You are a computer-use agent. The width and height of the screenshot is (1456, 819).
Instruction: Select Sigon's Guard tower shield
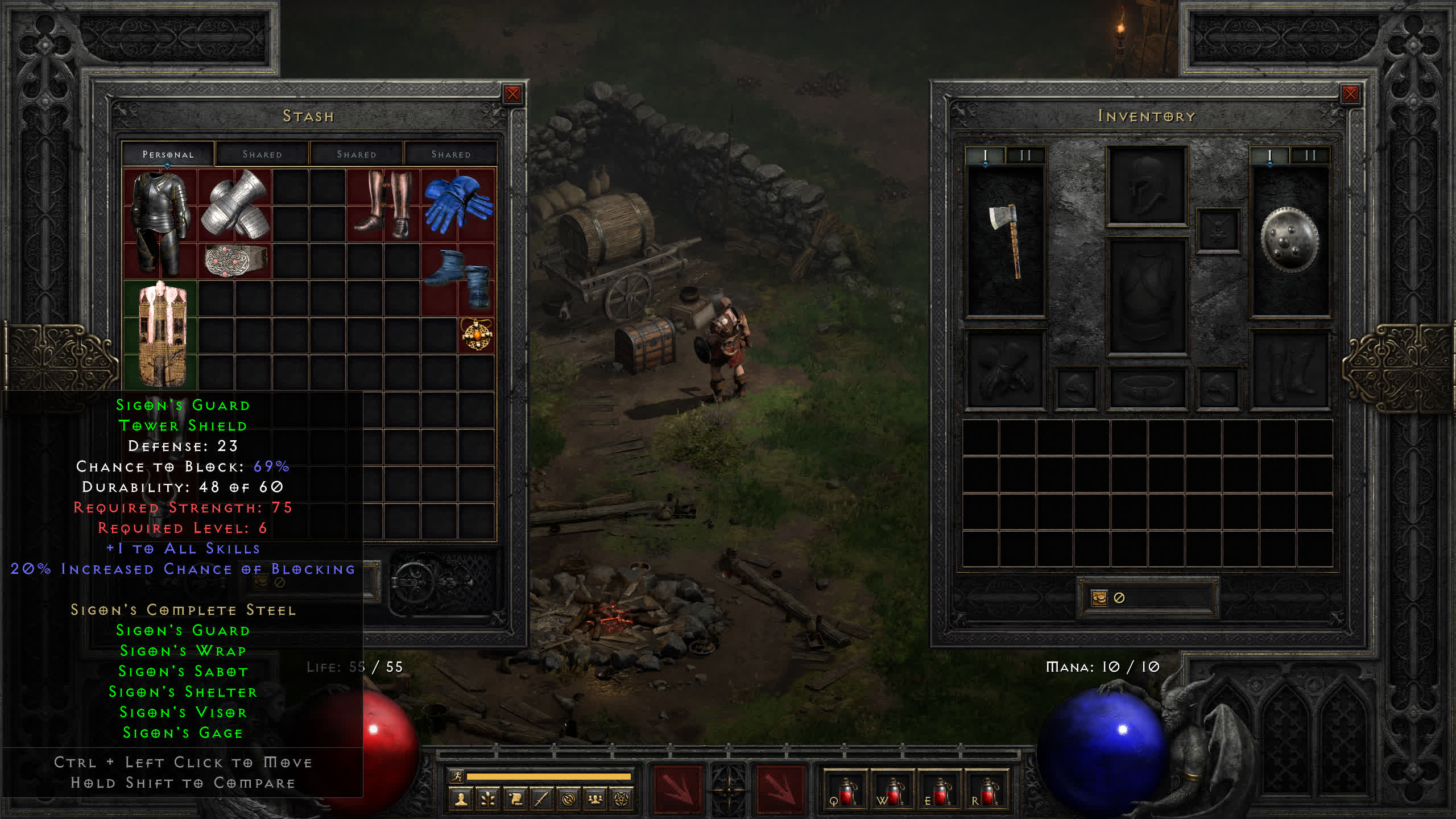(x=162, y=334)
